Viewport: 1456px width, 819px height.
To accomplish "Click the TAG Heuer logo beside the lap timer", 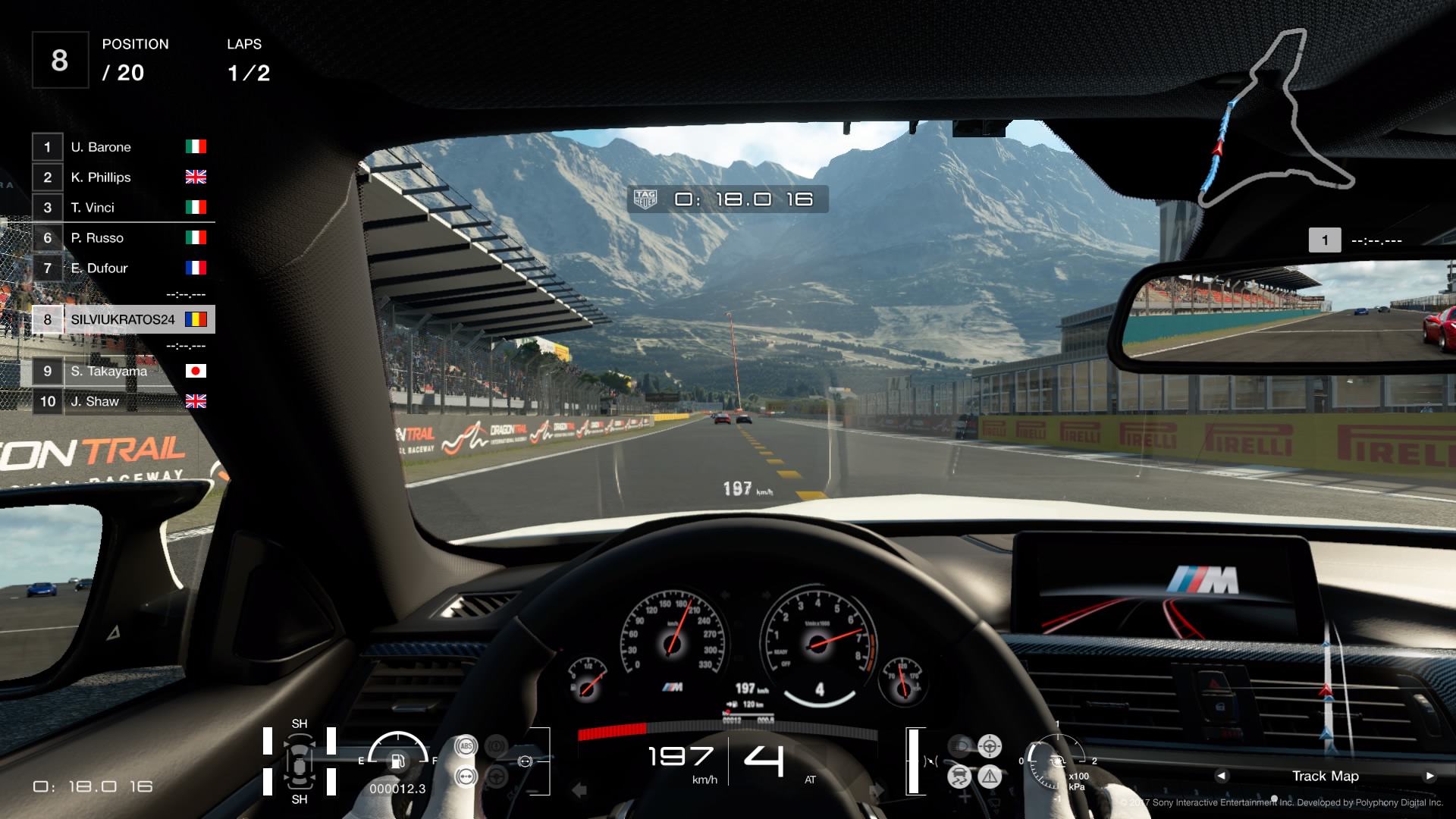I will pos(646,200).
